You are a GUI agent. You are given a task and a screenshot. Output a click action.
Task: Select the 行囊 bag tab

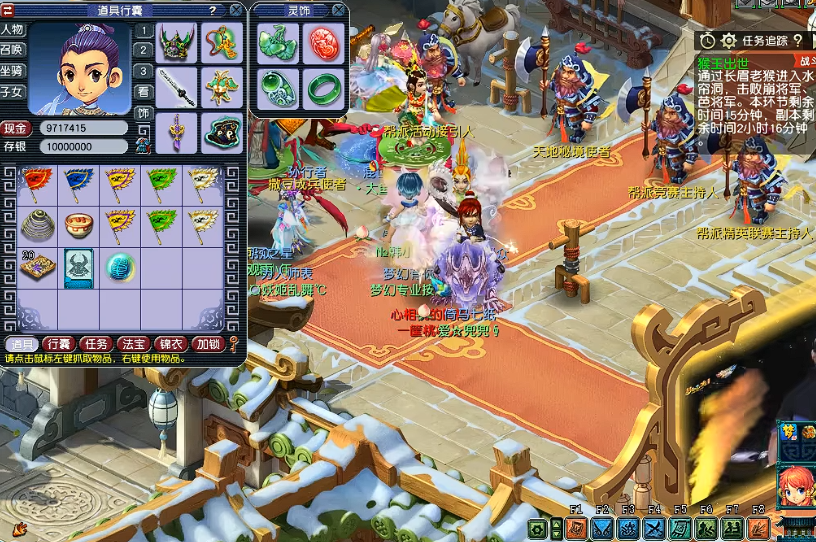point(58,344)
